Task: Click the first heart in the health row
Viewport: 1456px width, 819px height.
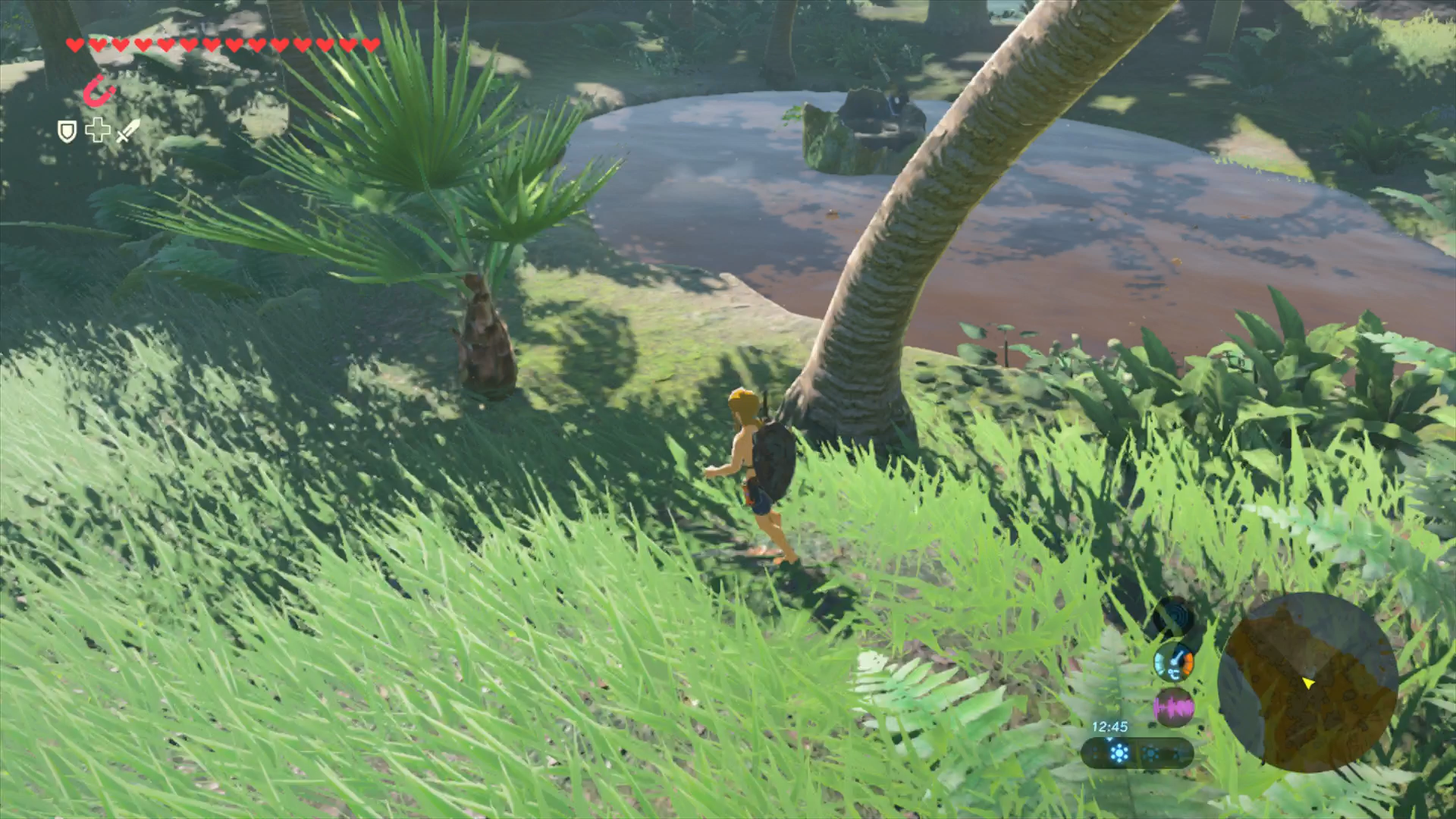Action: pos(74,44)
